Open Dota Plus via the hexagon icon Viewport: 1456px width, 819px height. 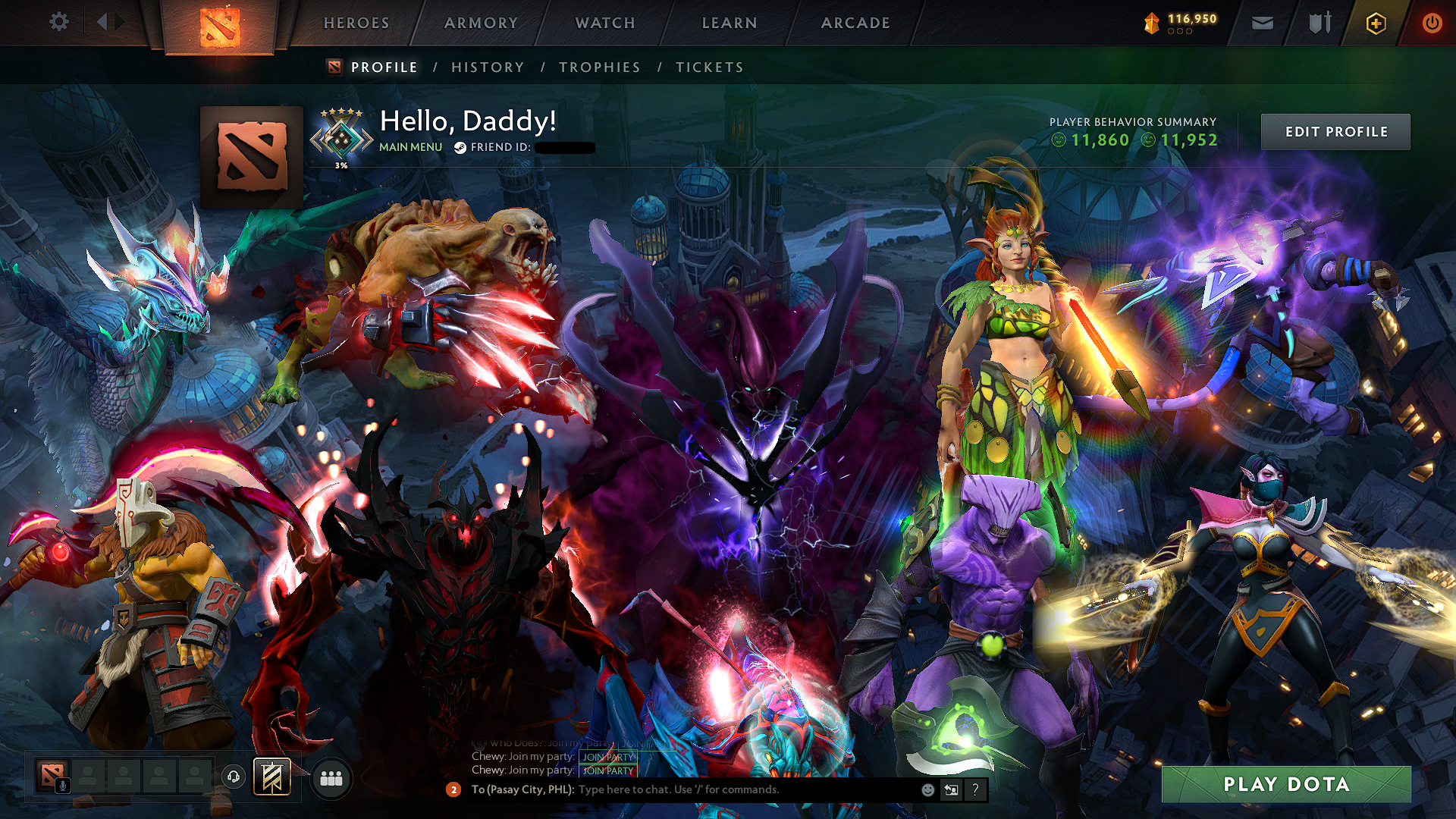(1378, 23)
